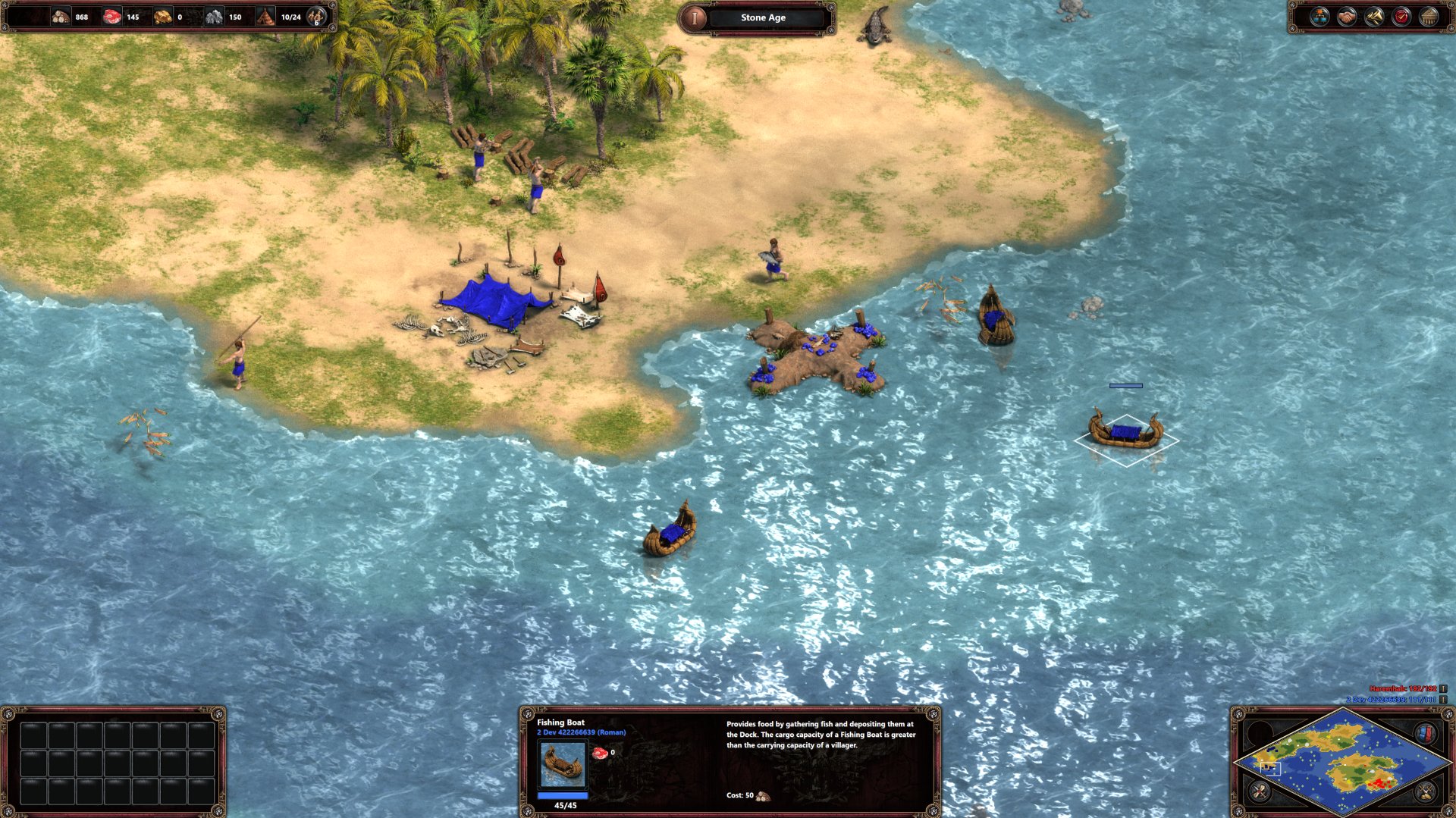
Task: Click the Cost: 50 wood label
Action: point(747,797)
